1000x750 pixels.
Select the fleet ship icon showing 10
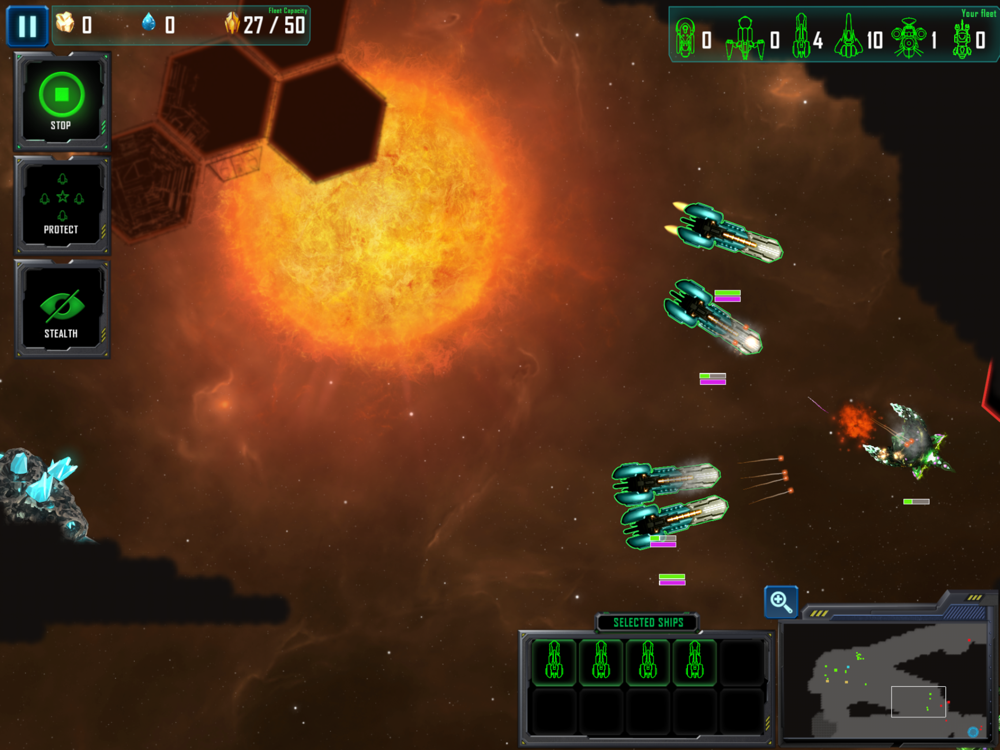[847, 38]
